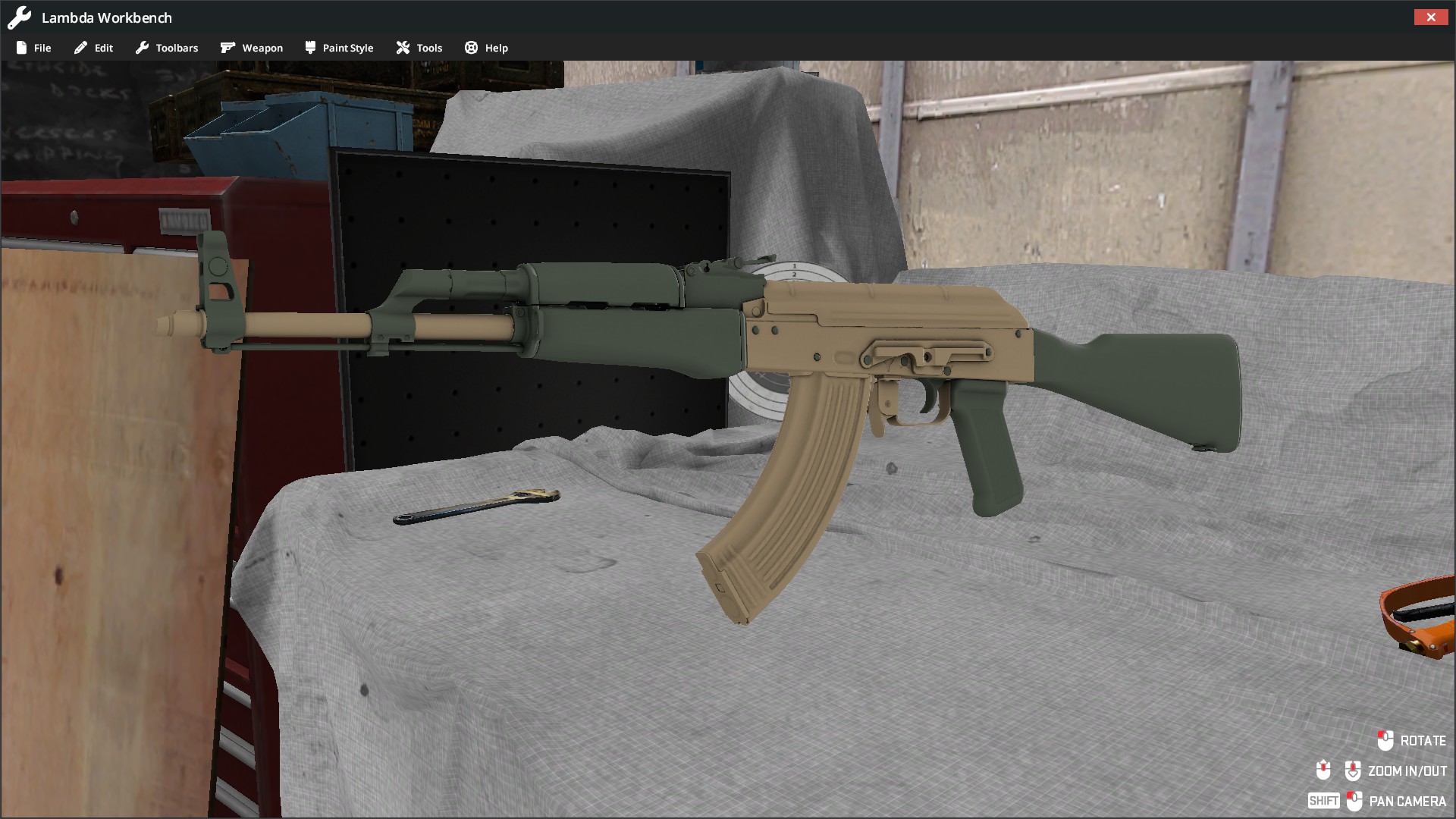This screenshot has height=819, width=1456.
Task: Click the SHIFT key icon beside PAN CAMERA
Action: point(1324,800)
